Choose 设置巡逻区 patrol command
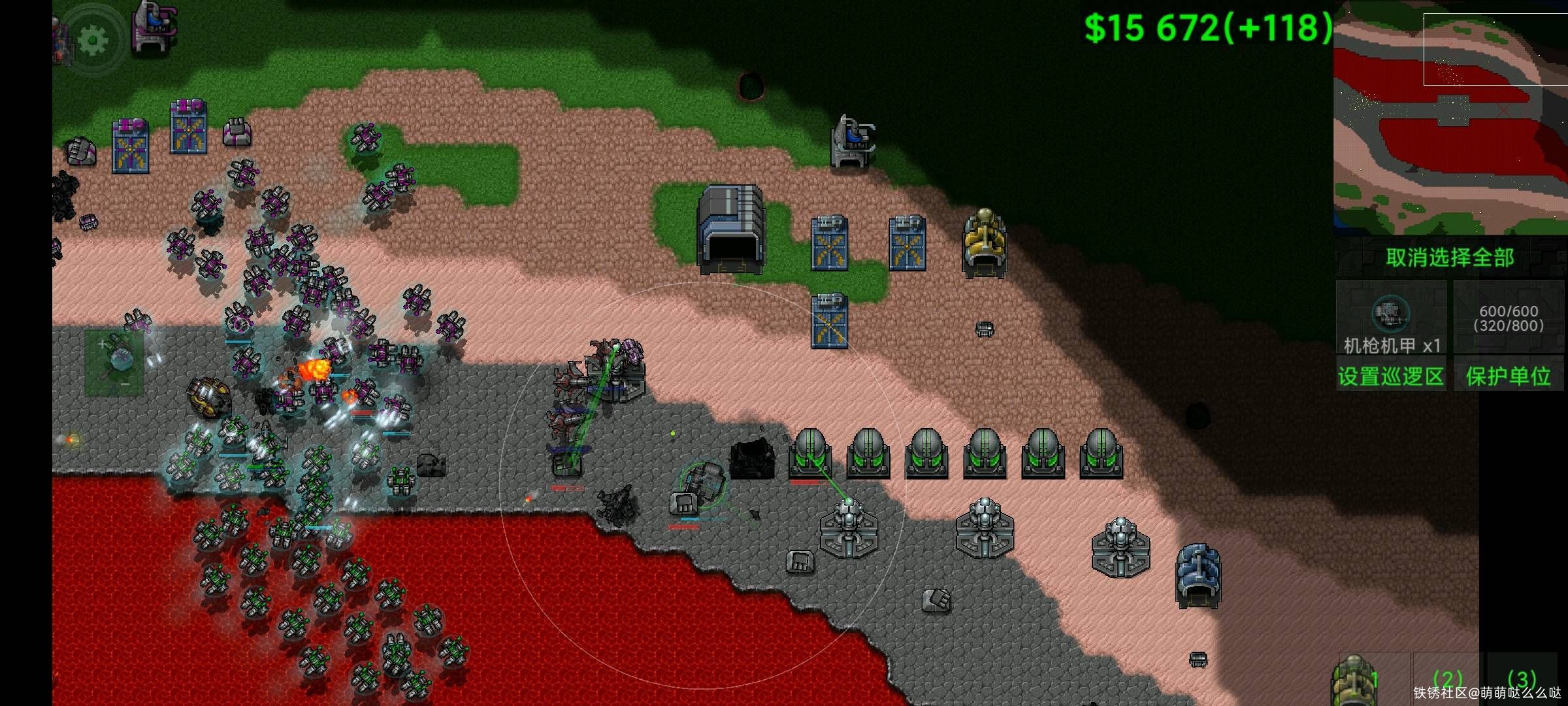Screen dimensions: 1568x706 (x=1390, y=376)
